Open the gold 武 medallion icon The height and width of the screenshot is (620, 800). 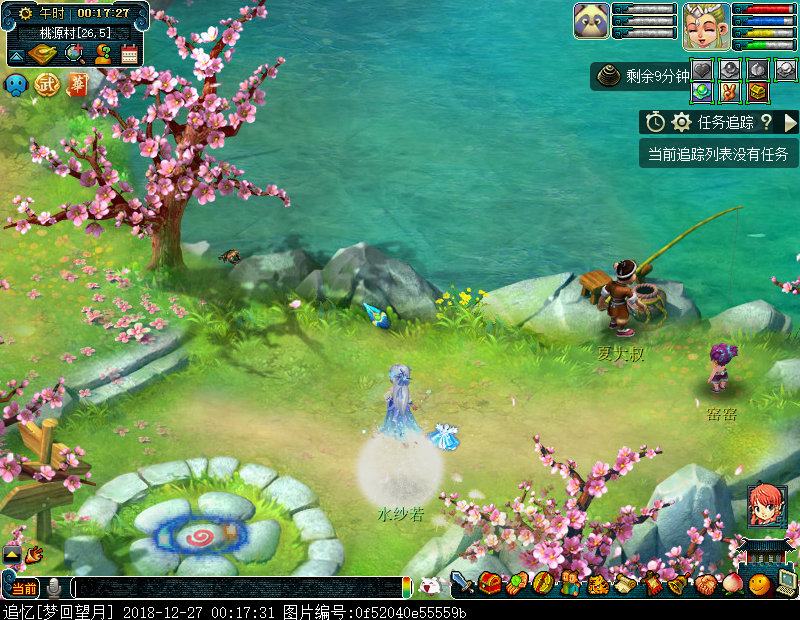coord(47,85)
